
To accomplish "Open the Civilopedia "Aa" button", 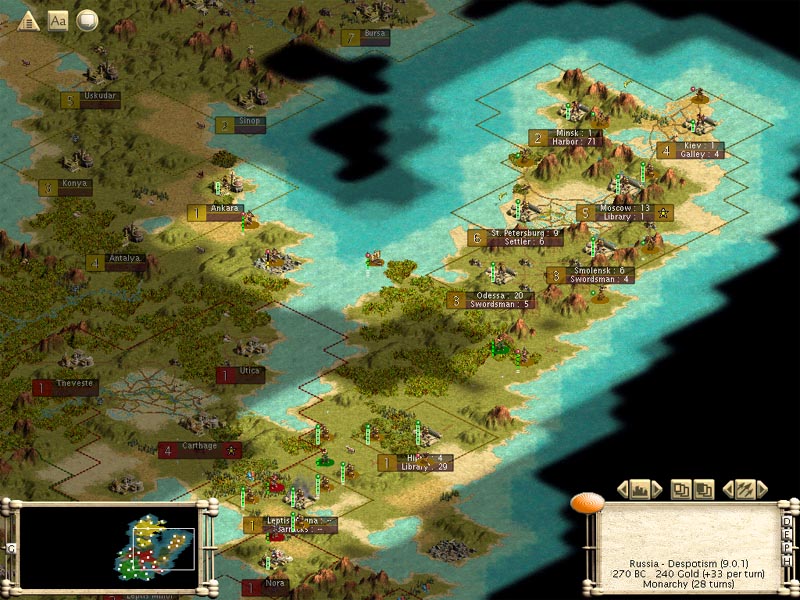I will [58, 20].
